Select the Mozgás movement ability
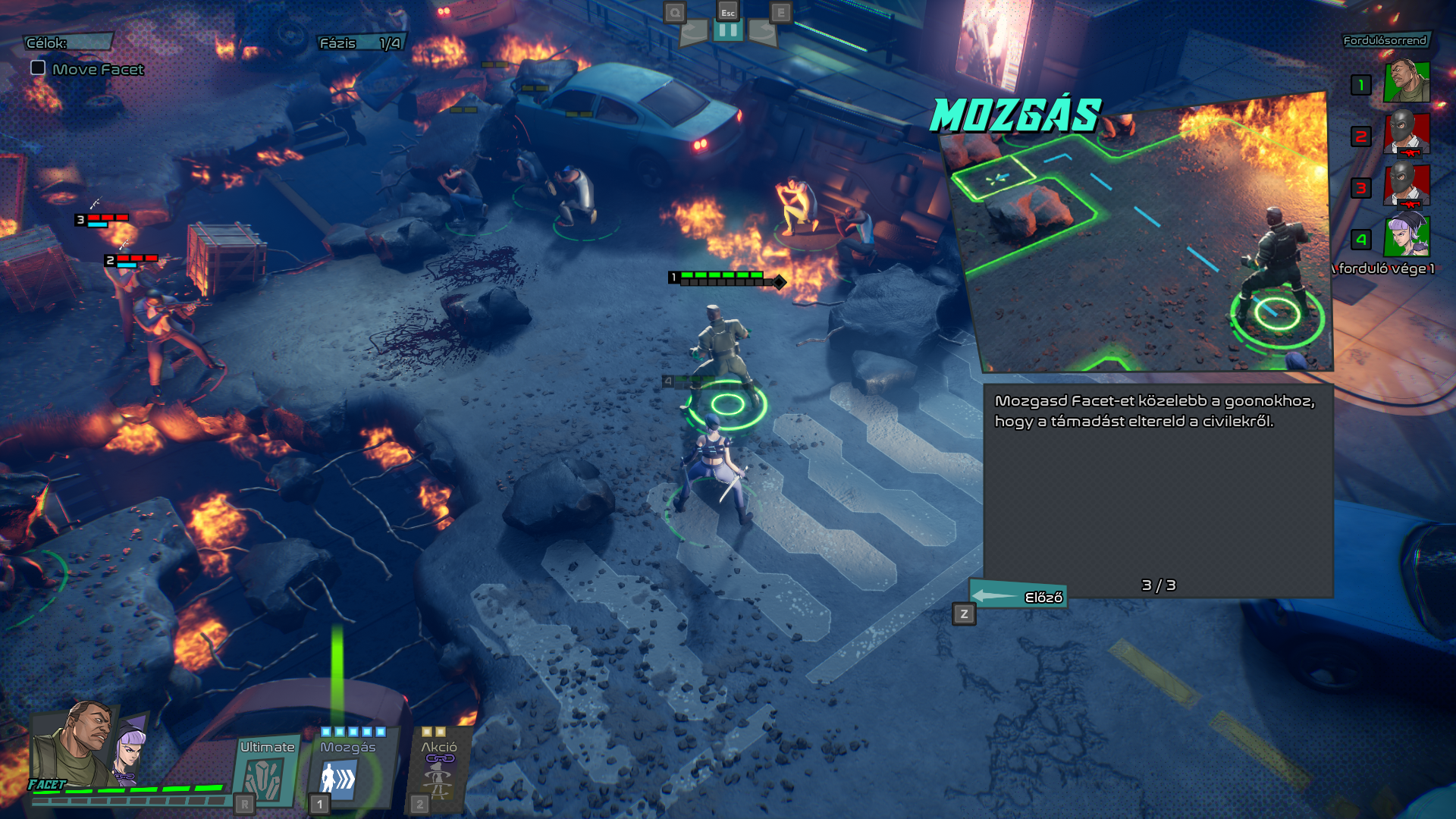 point(348,772)
